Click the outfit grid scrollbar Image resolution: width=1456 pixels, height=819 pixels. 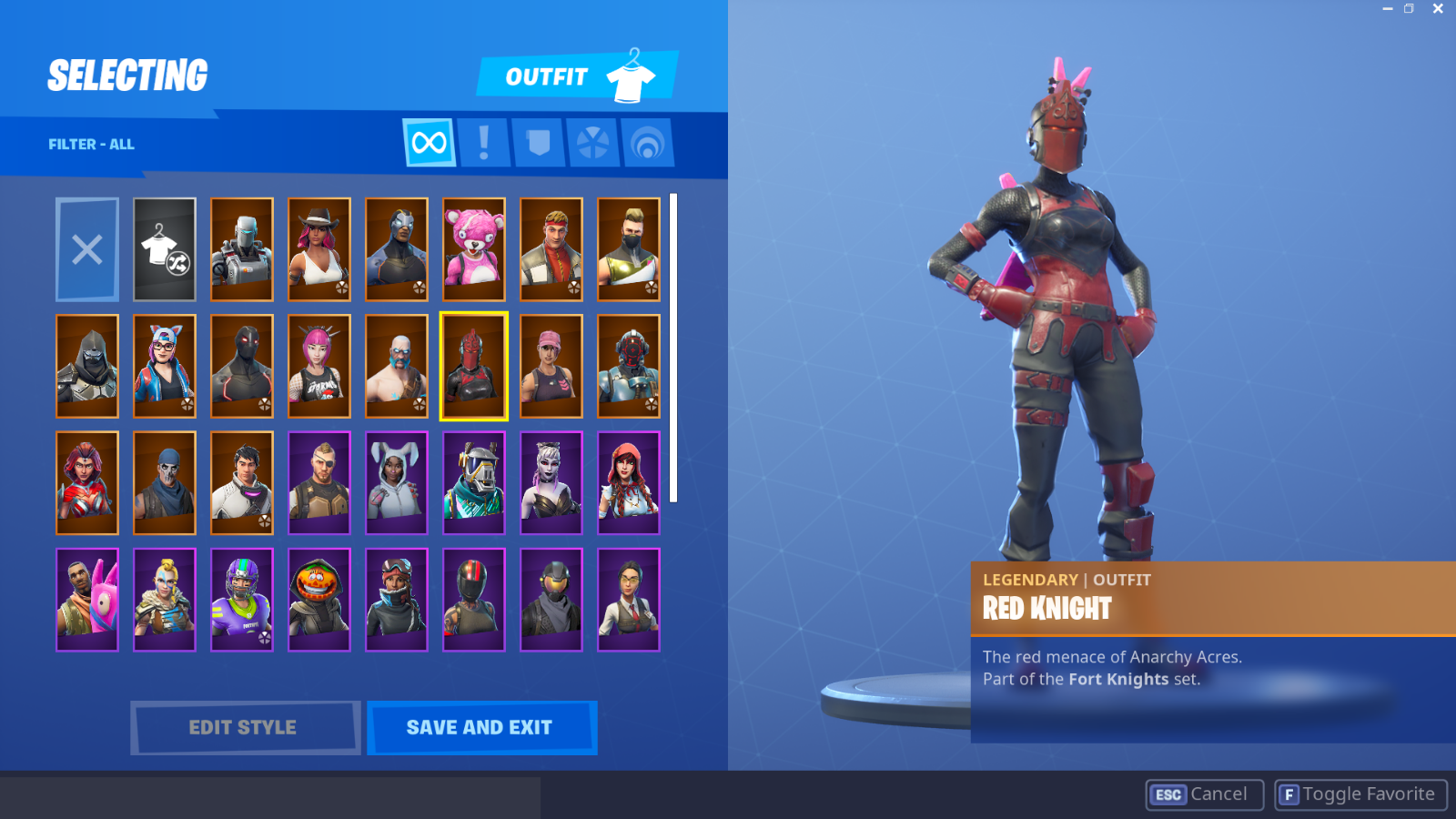click(674, 346)
